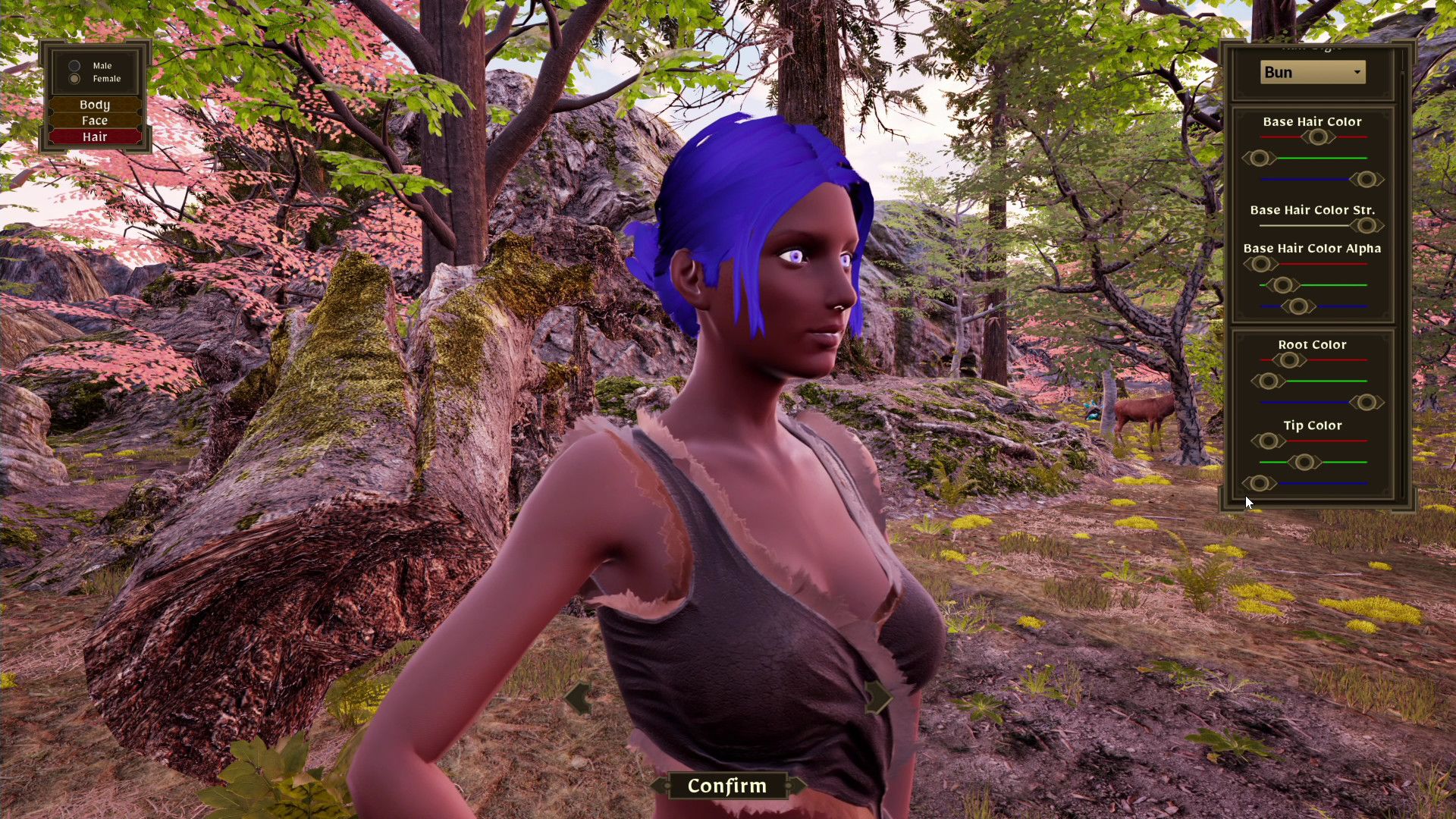This screenshot has width=1456, height=819.
Task: Click the Base Hair Color red slider
Action: tap(1317, 137)
